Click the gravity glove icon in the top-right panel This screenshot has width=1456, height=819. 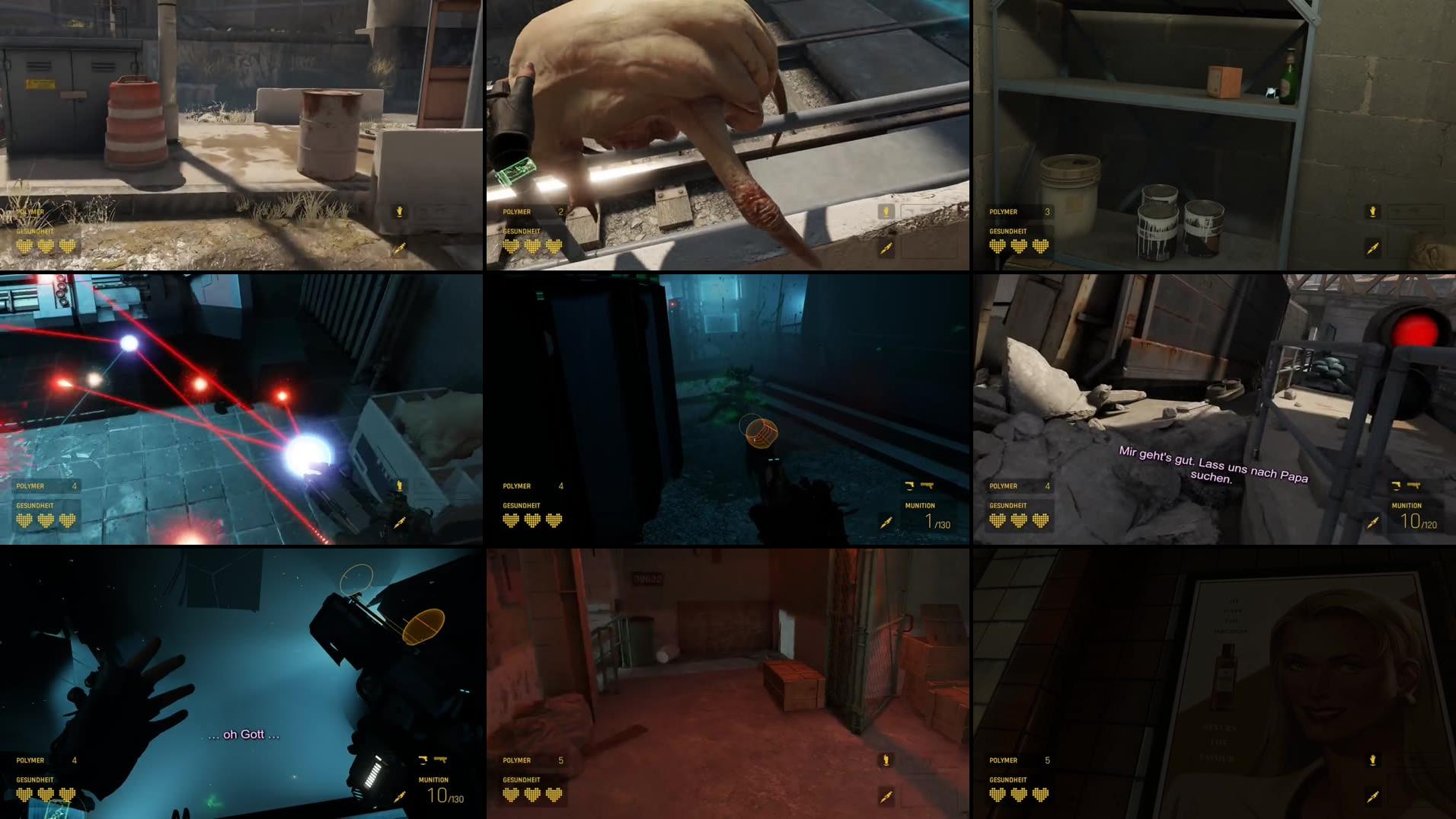click(1374, 212)
